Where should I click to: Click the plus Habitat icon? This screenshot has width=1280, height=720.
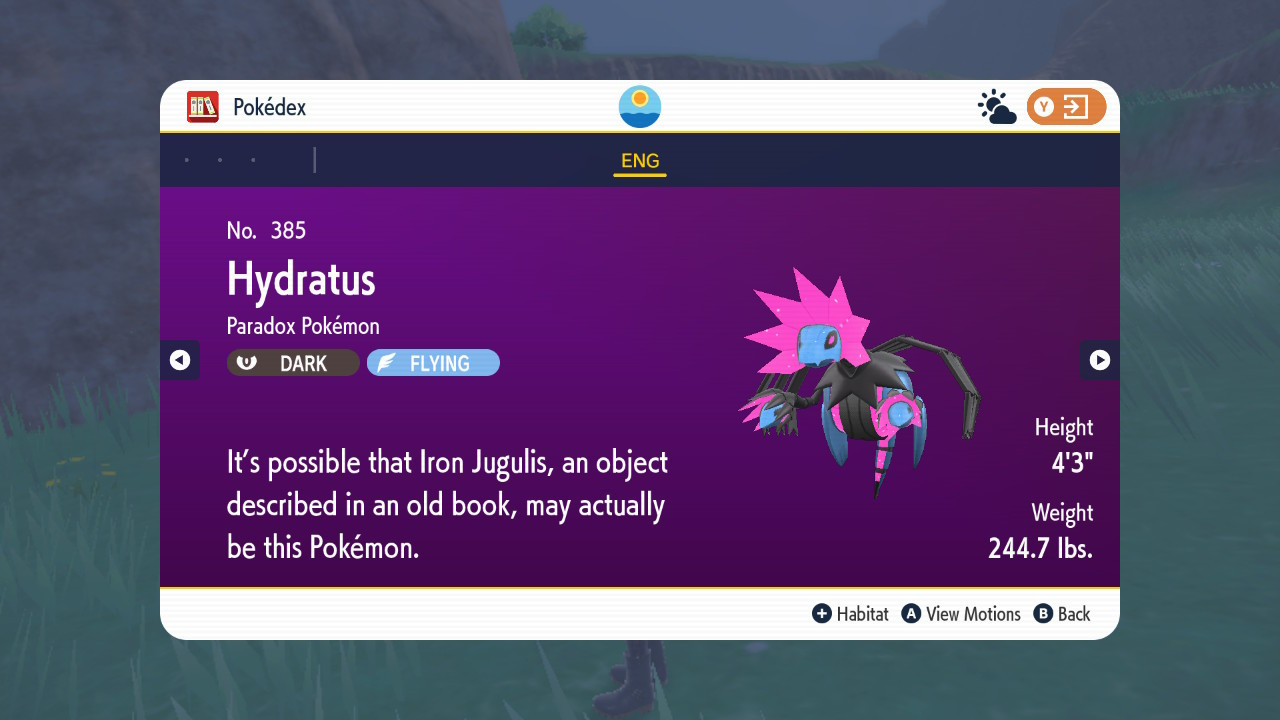coord(820,614)
